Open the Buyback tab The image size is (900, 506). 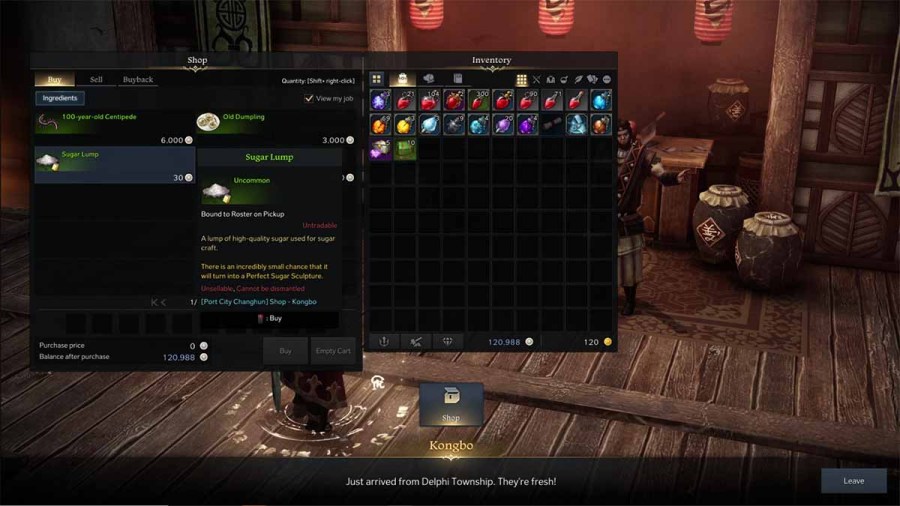[138, 80]
